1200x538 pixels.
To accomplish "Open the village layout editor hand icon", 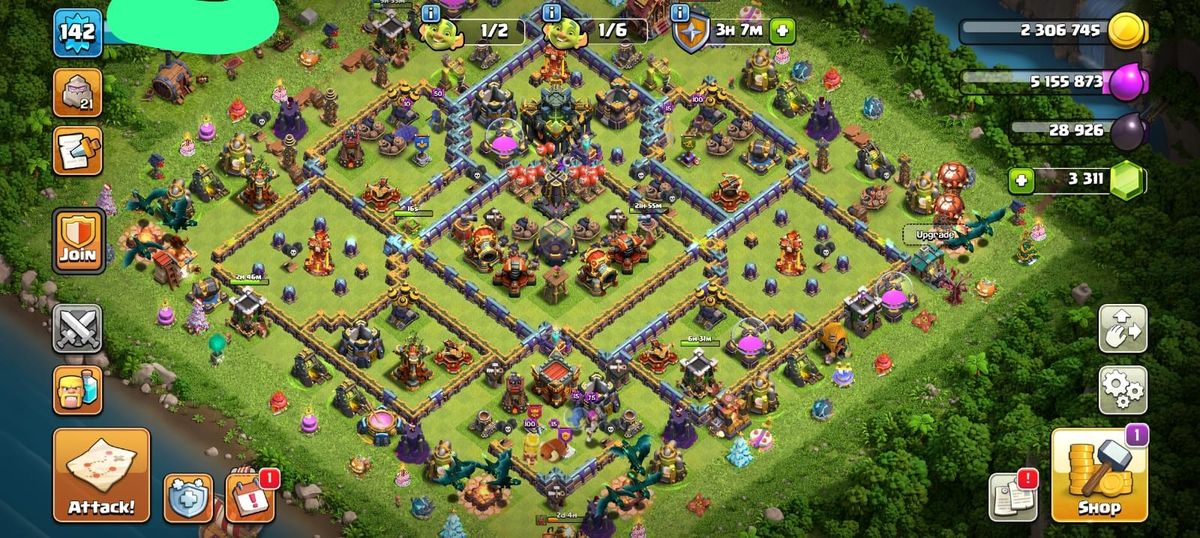I will pos(1123,329).
